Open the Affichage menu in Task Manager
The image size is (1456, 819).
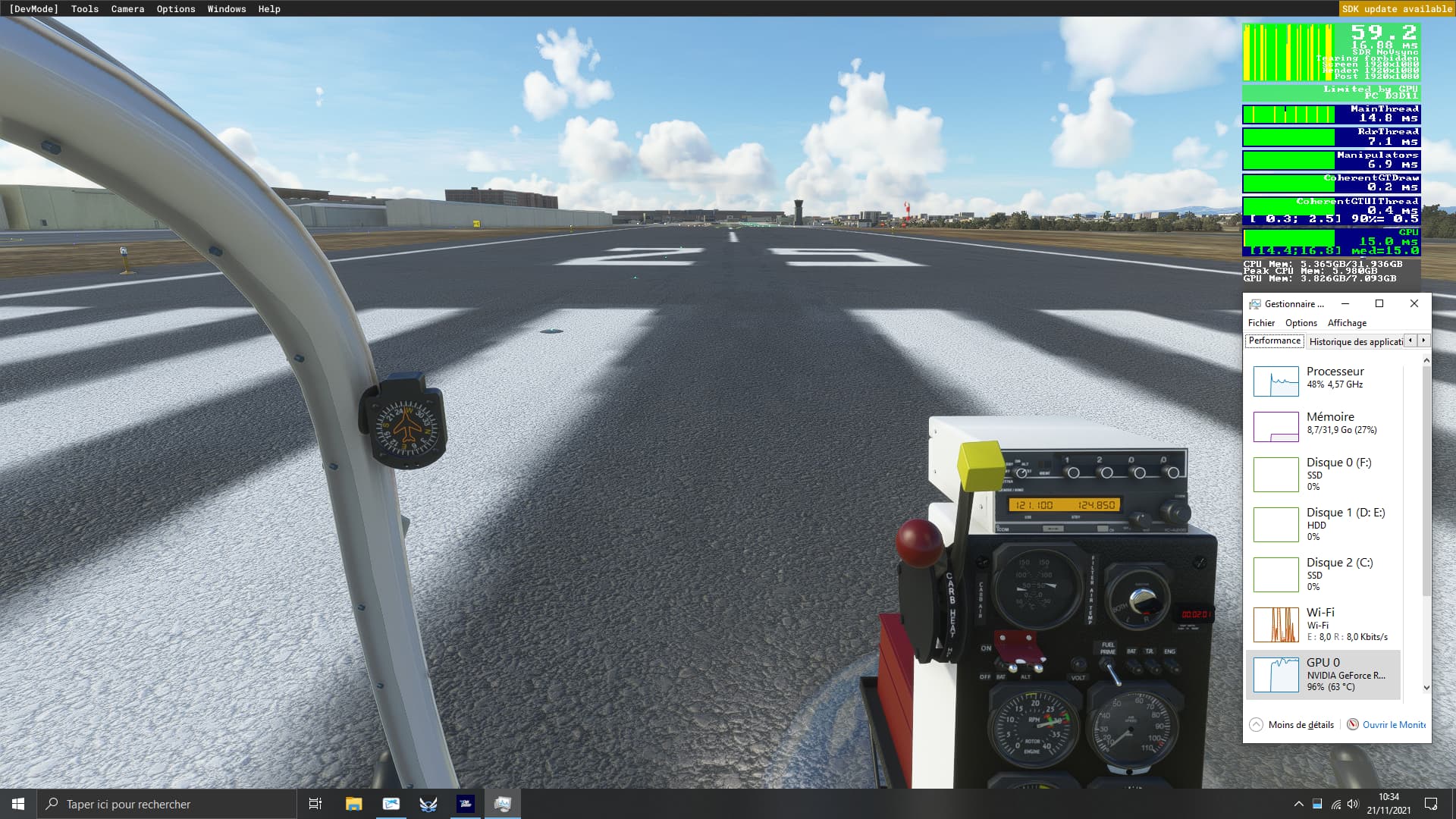[x=1347, y=322]
